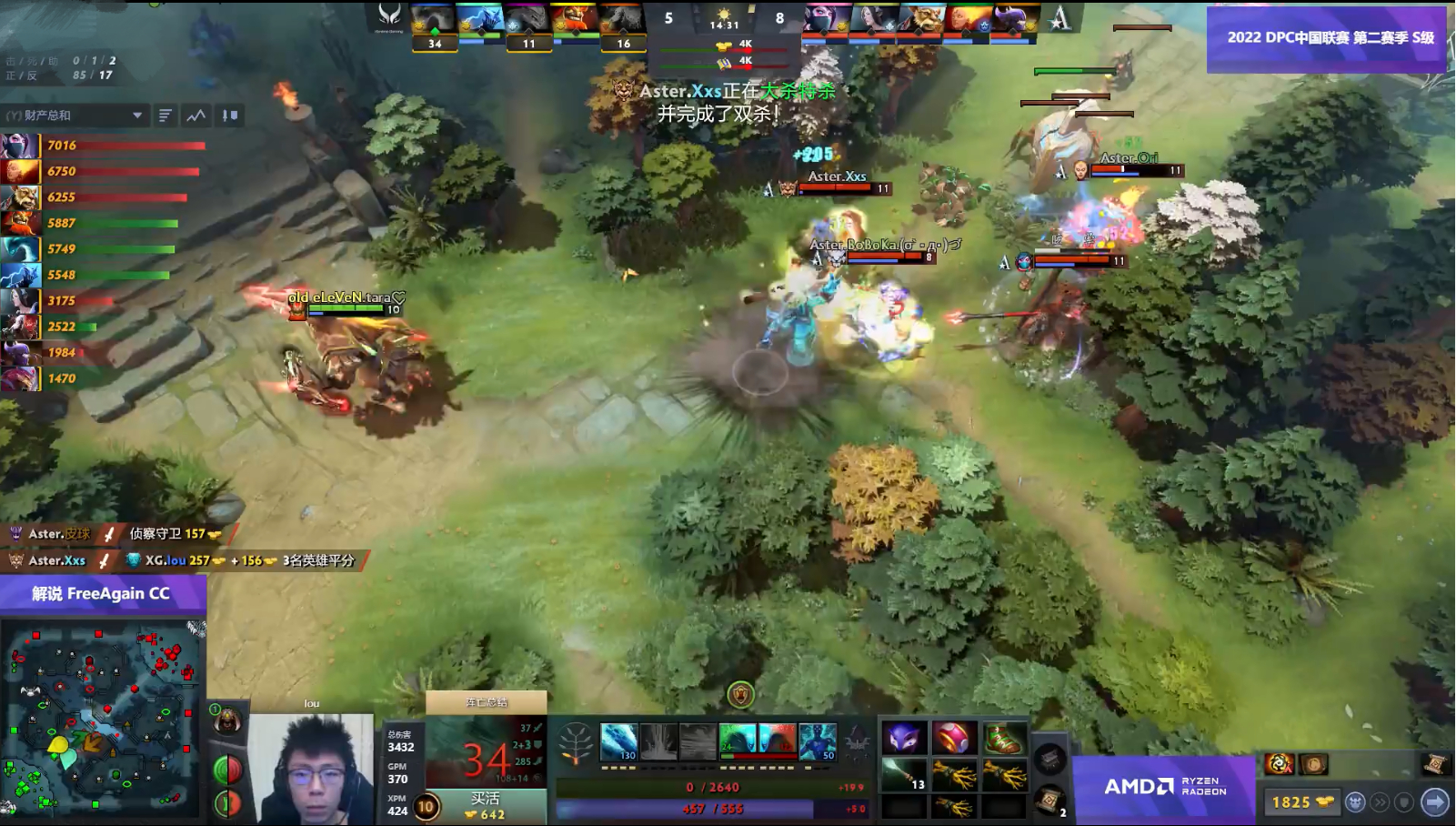Screen dimensions: 1456x826
Task: Expand the 阵亡总结 death summary panel
Action: click(487, 702)
